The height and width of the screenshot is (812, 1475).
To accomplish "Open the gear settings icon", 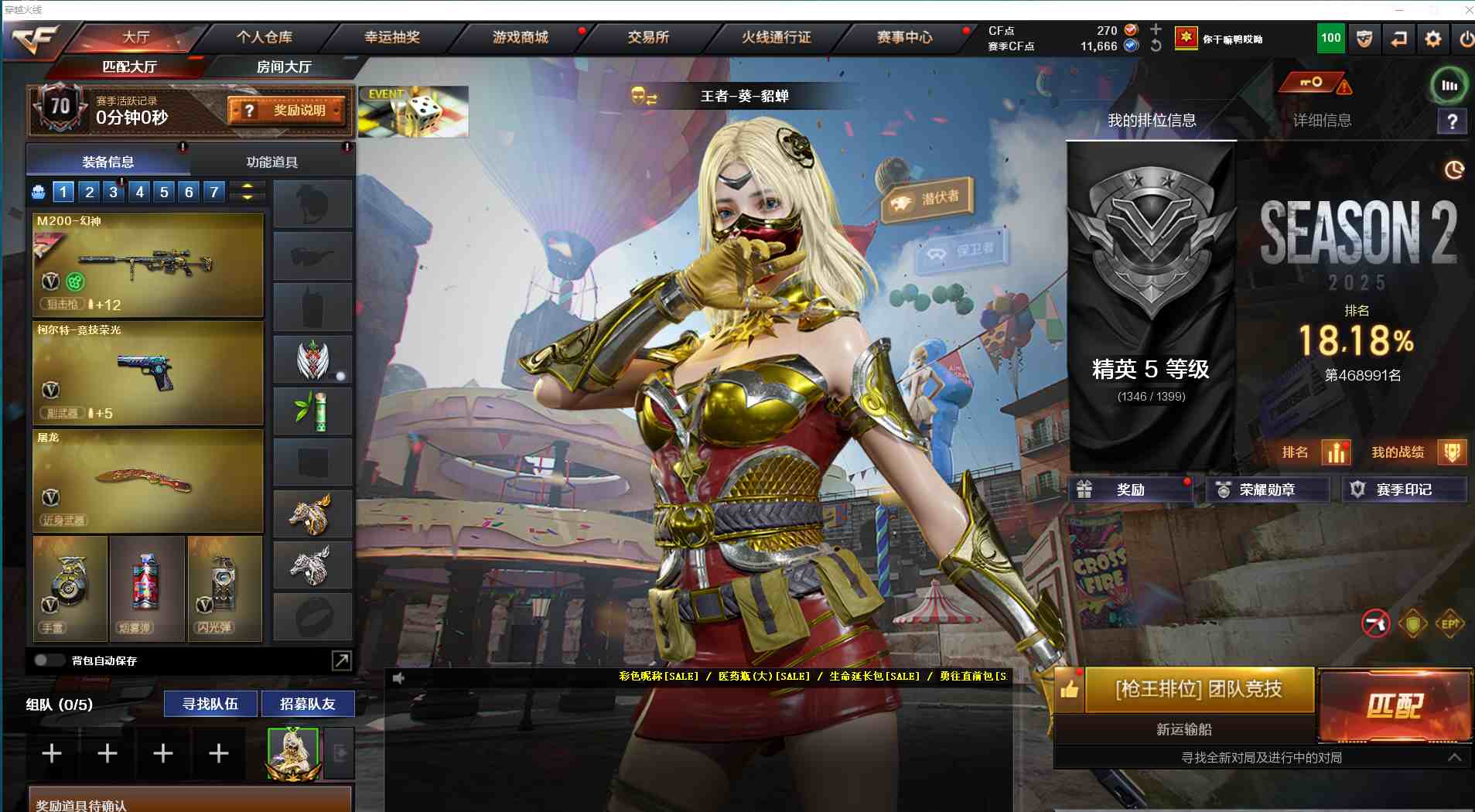I will 1432,39.
